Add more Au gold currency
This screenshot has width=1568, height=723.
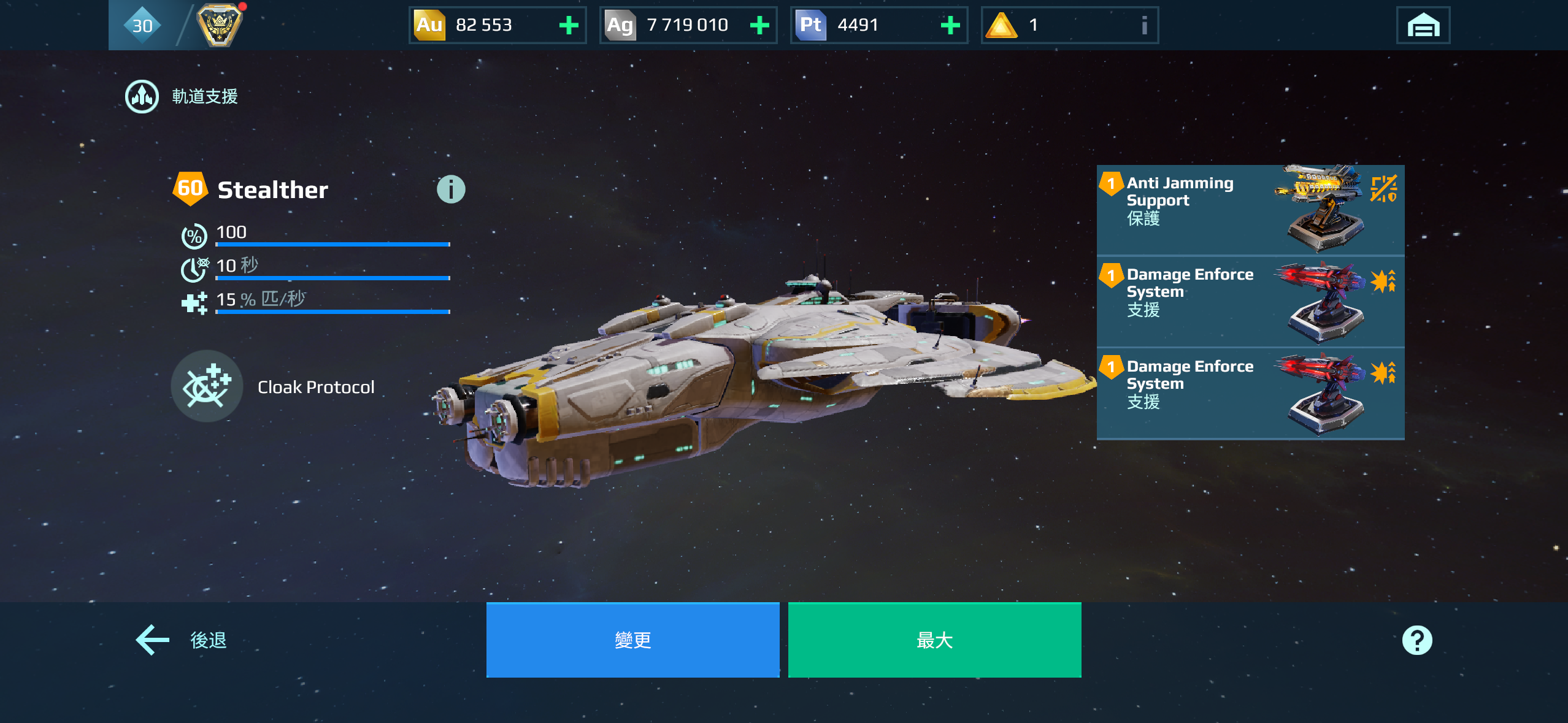pos(569,25)
